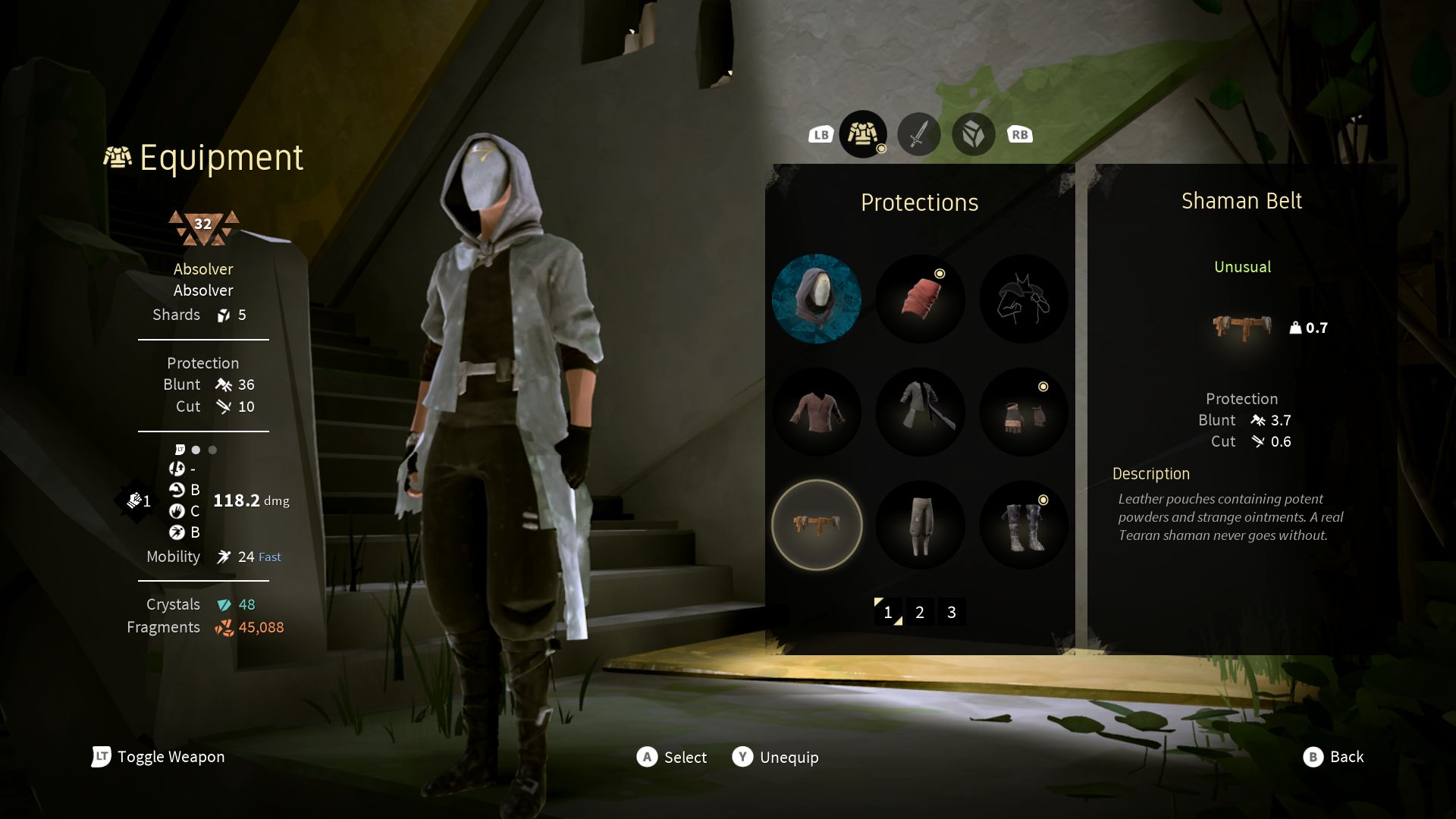This screenshot has width=1456, height=819.
Task: Toggle the equipped indicator on the boots
Action: (x=1043, y=499)
